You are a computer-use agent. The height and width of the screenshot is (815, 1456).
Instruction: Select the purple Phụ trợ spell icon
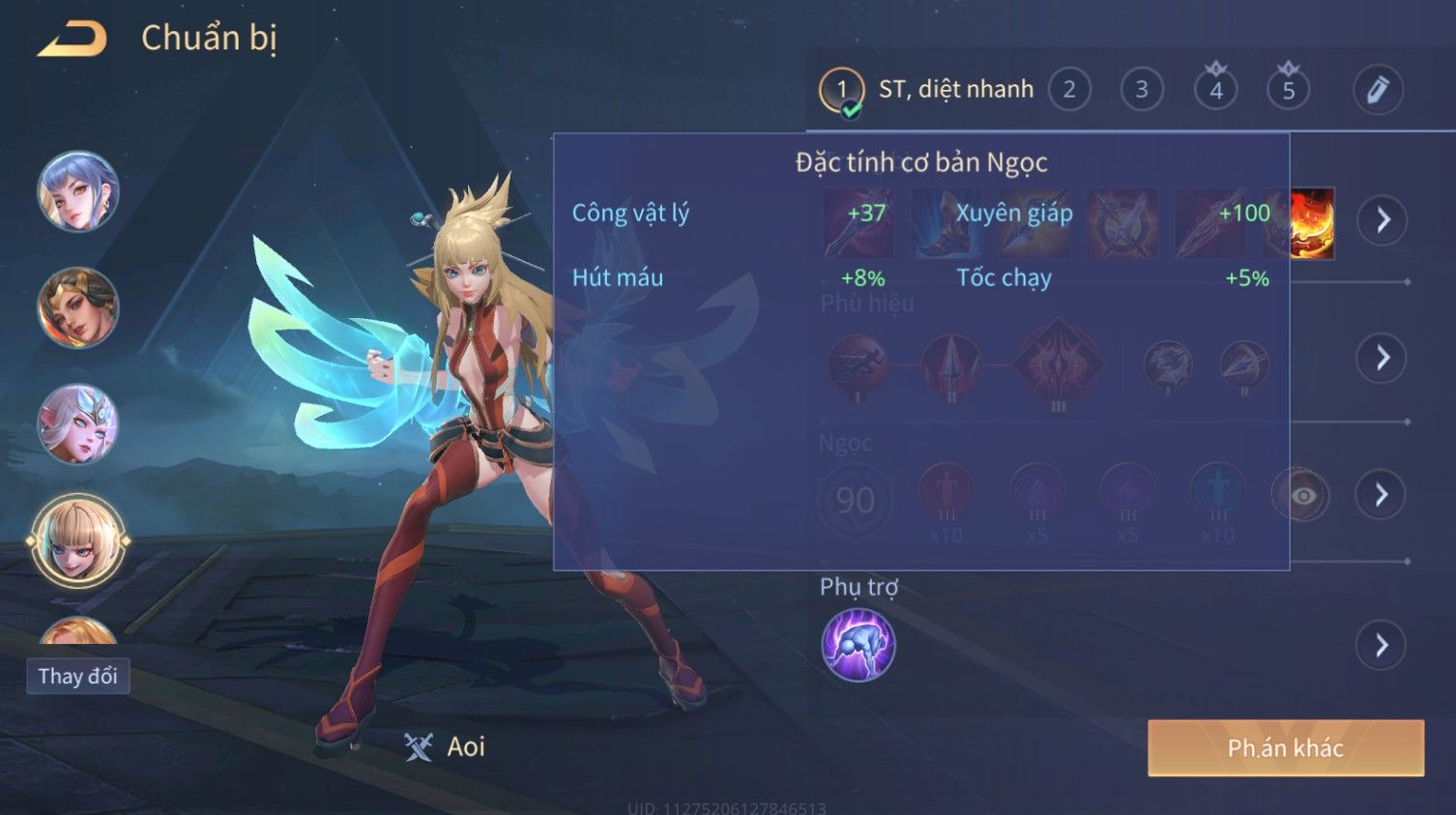click(858, 645)
